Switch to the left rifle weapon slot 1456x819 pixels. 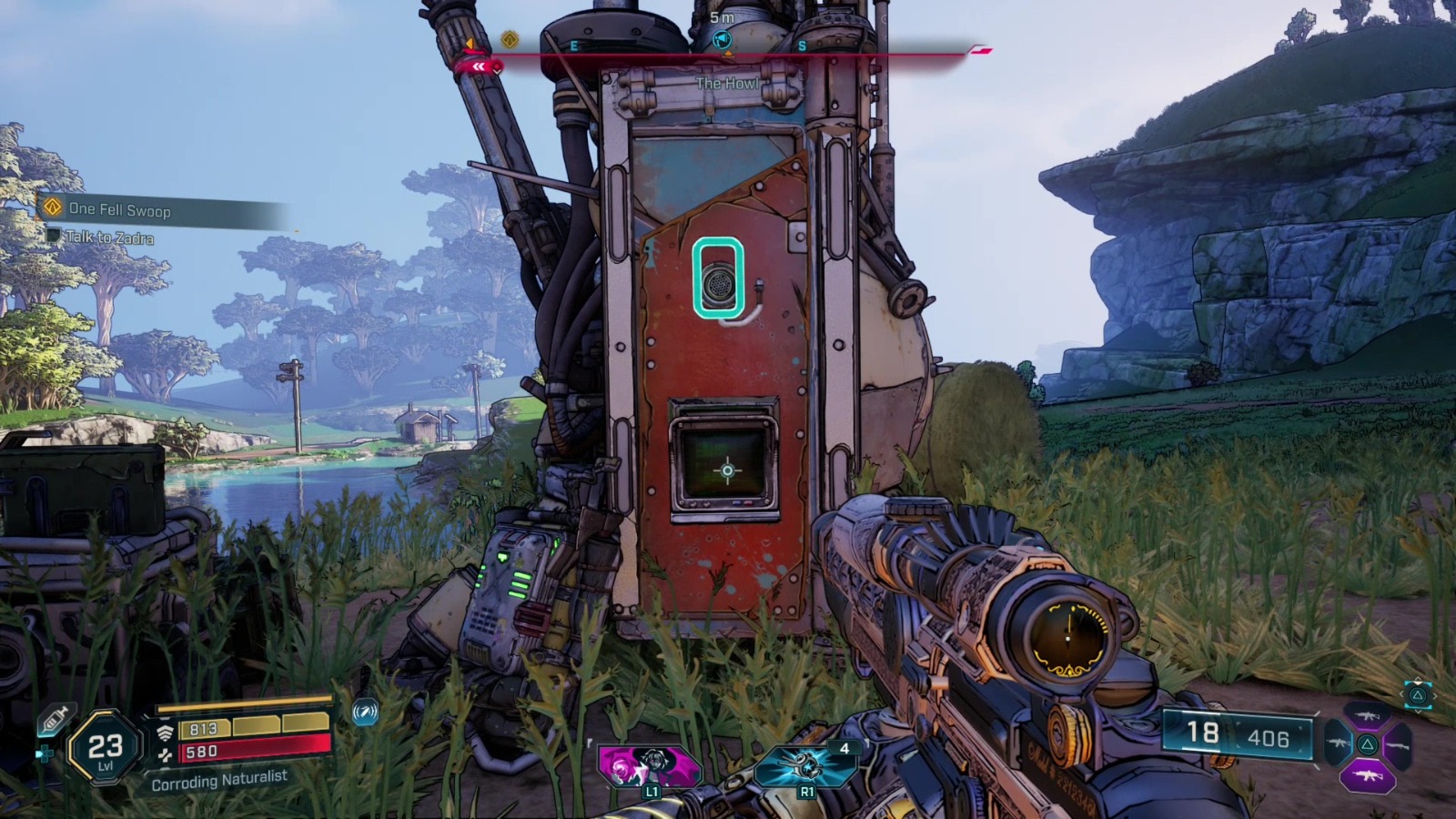click(1340, 743)
